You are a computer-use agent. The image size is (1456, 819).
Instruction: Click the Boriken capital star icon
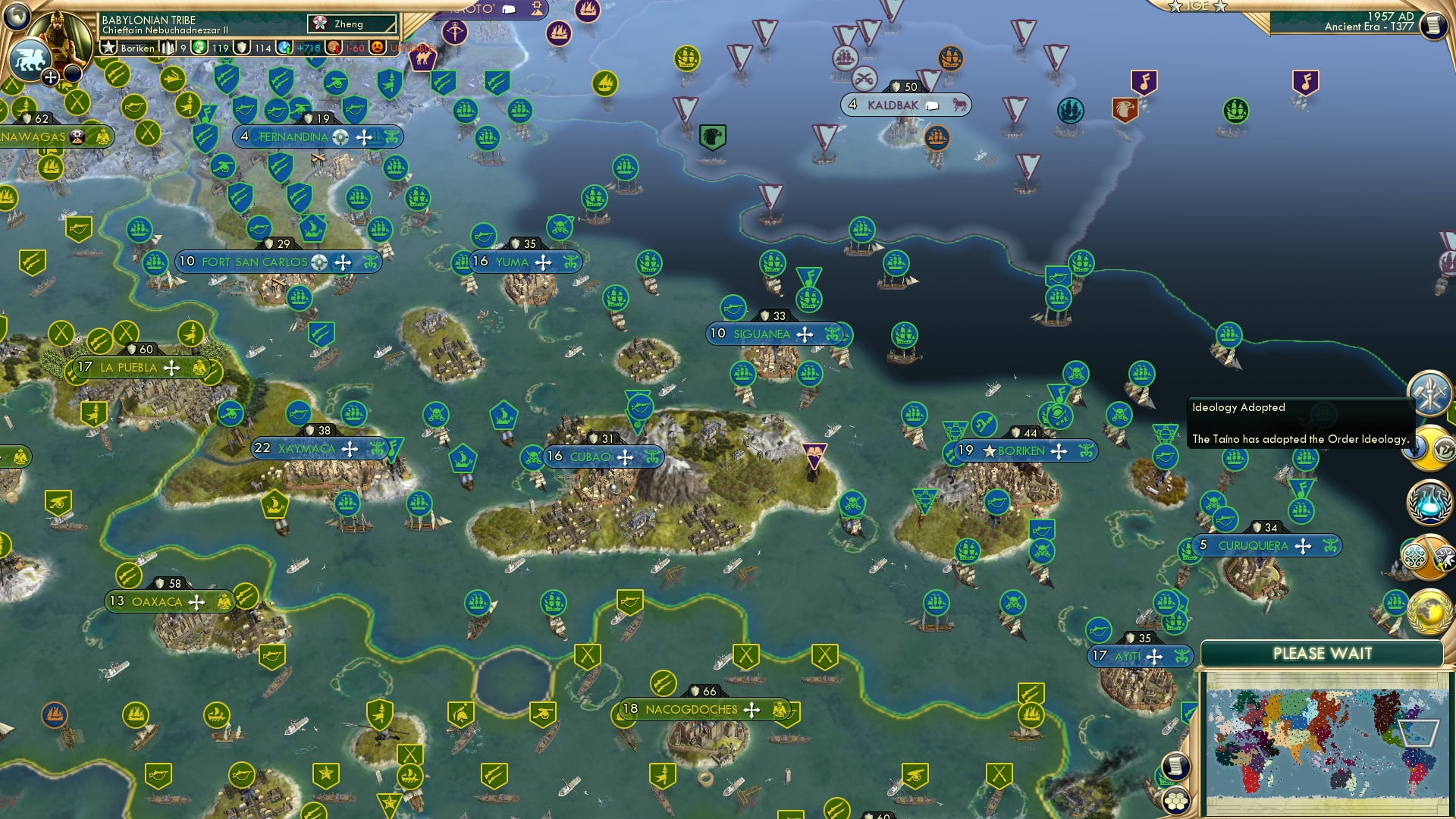click(x=989, y=451)
